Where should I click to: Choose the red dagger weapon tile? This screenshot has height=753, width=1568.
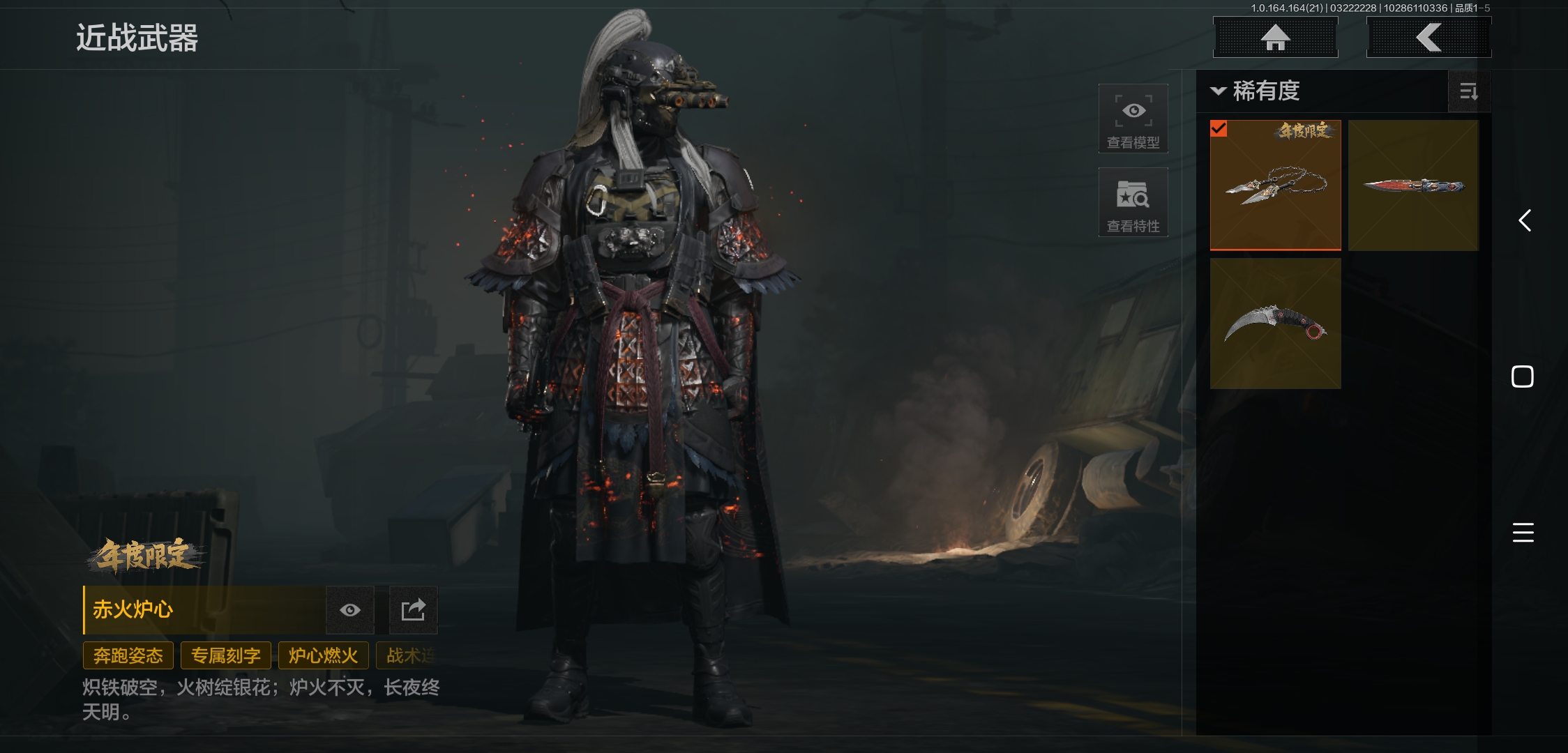(1413, 185)
